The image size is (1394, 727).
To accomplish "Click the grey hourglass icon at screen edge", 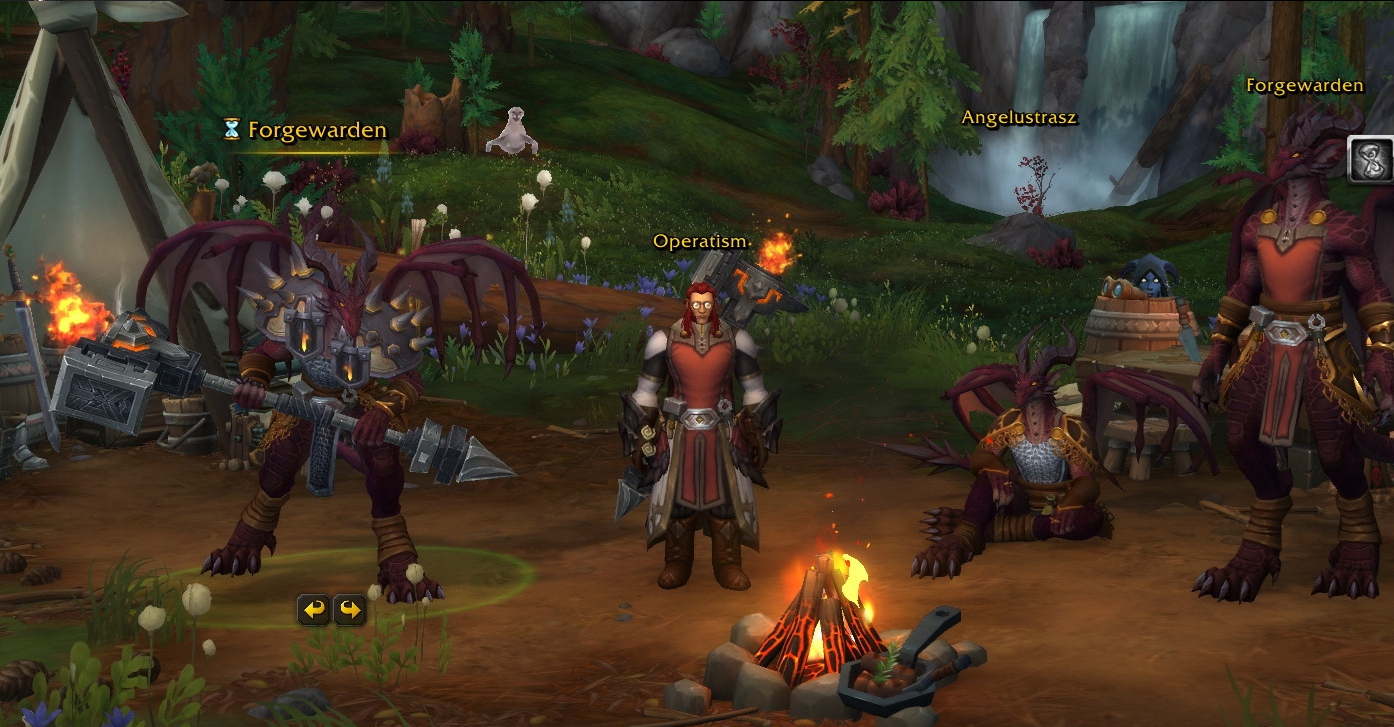I will click(1370, 160).
